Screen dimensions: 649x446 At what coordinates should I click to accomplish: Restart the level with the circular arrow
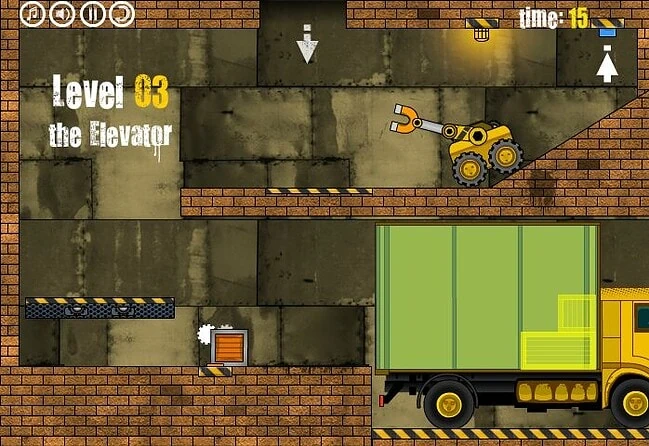(120, 13)
